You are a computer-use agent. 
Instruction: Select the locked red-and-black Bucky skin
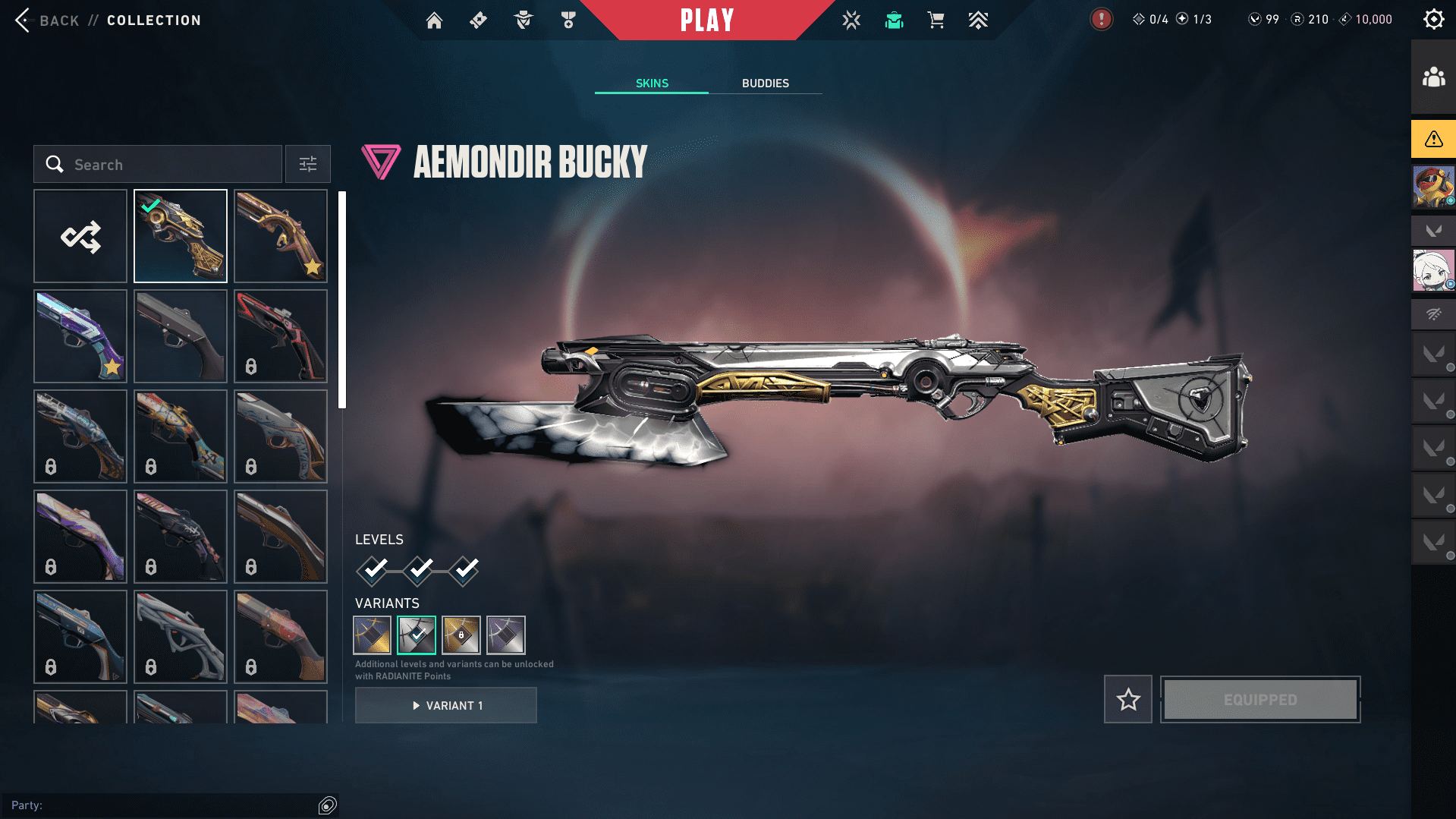click(281, 337)
